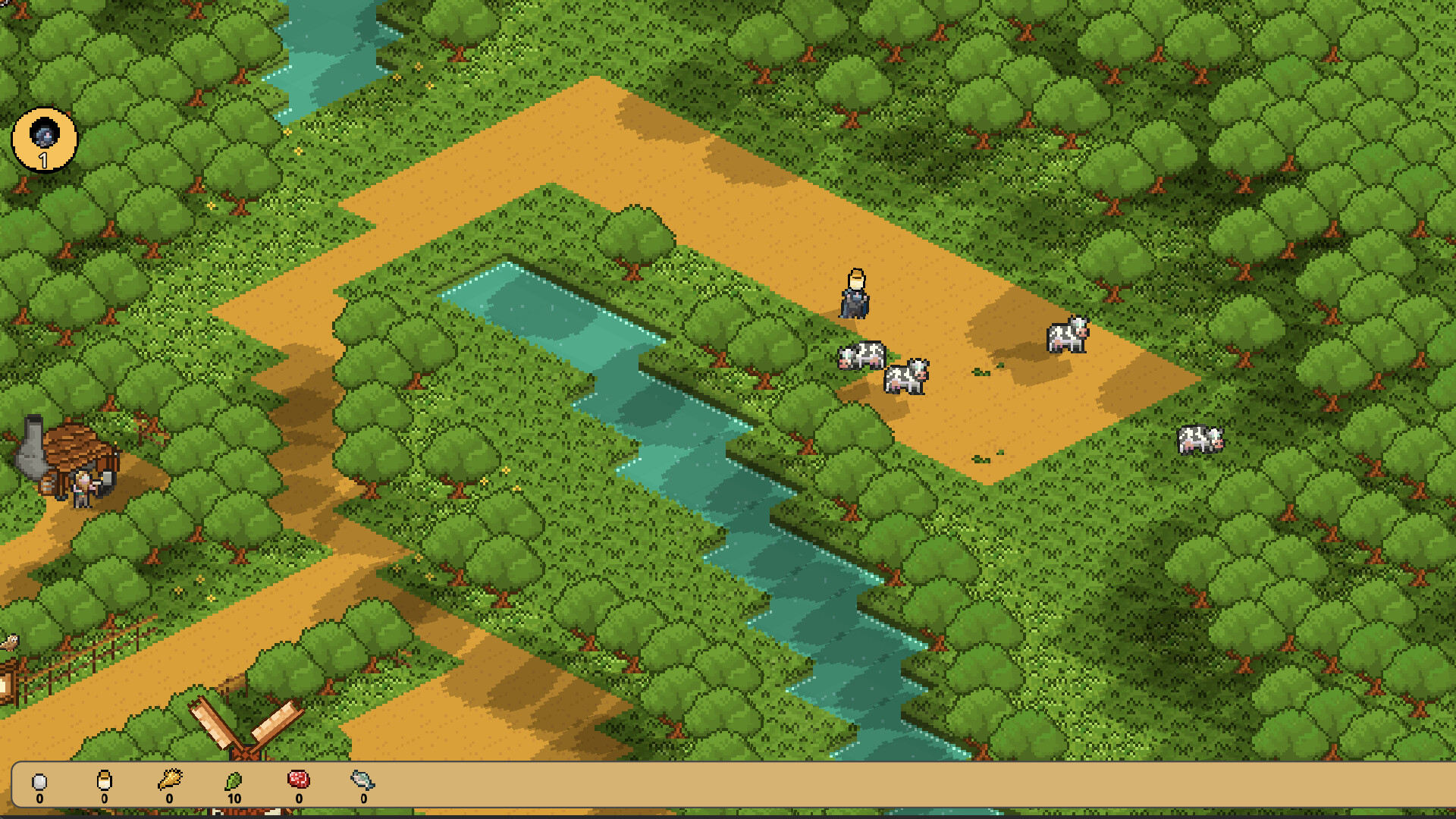The width and height of the screenshot is (1456, 819).
Task: Click the round ore badge showing 1
Action: tap(45, 140)
